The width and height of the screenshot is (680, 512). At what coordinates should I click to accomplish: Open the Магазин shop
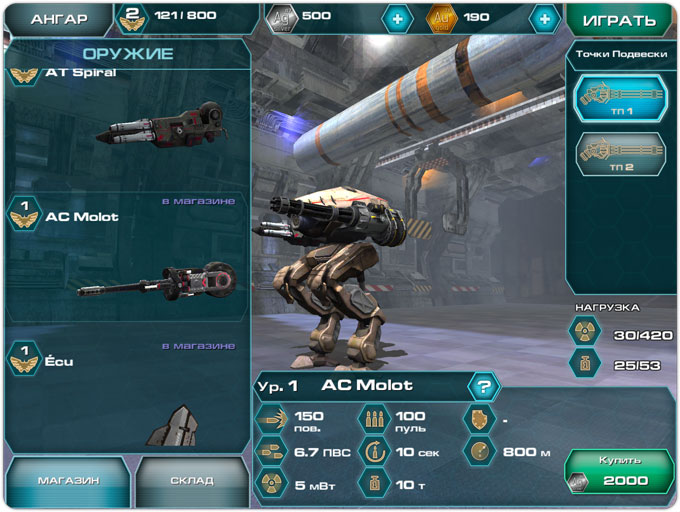pos(68,481)
